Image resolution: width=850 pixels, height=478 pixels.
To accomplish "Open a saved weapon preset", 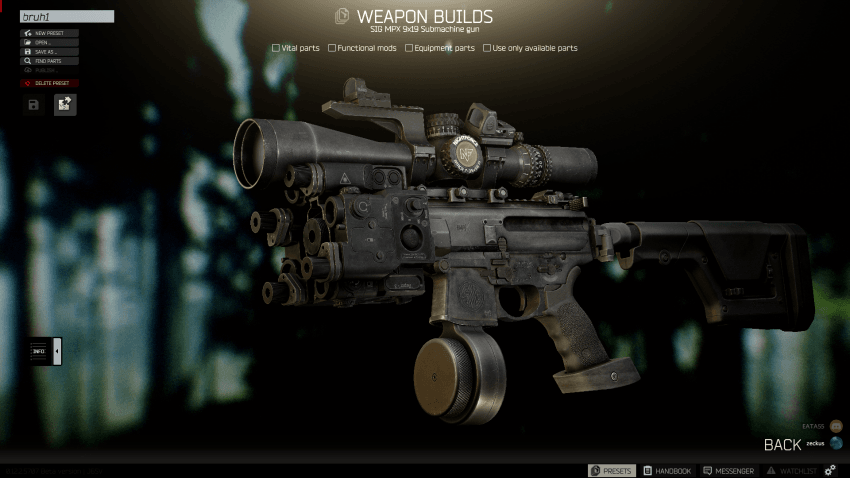I will tap(50, 42).
